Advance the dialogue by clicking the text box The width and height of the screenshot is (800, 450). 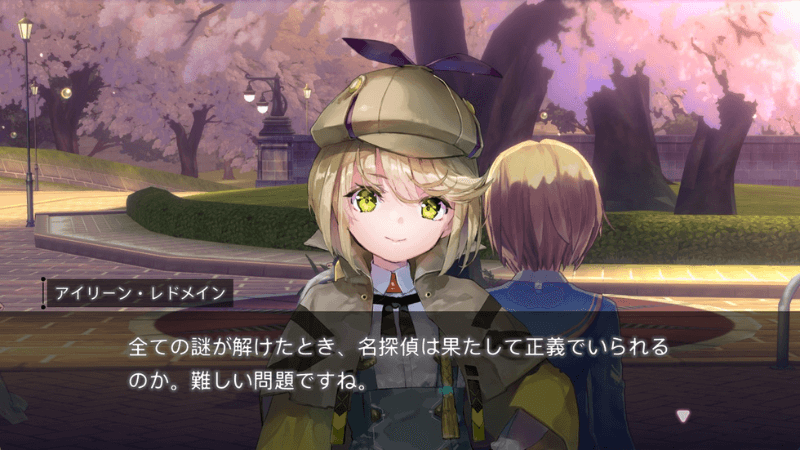(x=400, y=366)
